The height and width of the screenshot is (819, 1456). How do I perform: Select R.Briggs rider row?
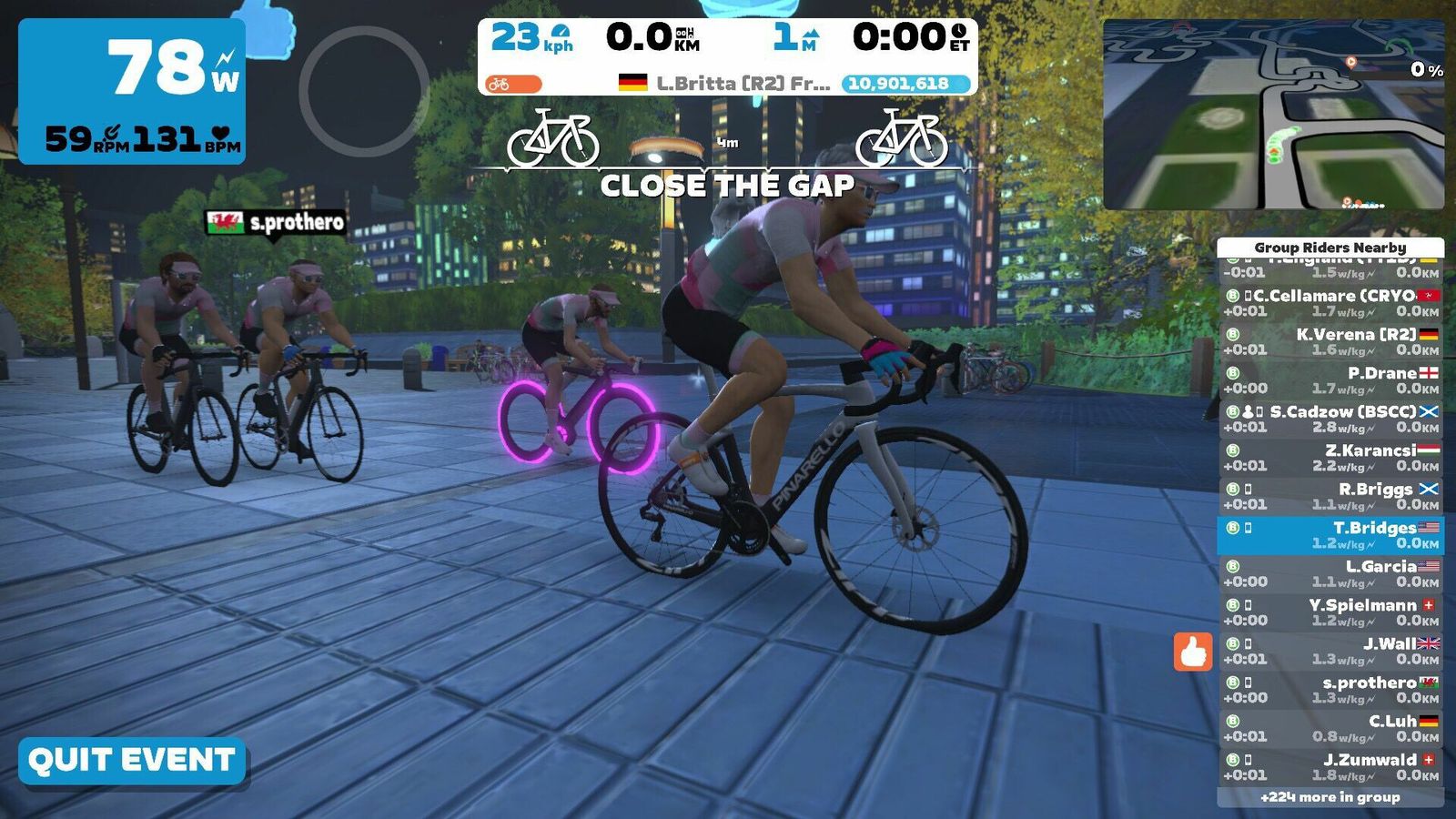pos(1330,497)
